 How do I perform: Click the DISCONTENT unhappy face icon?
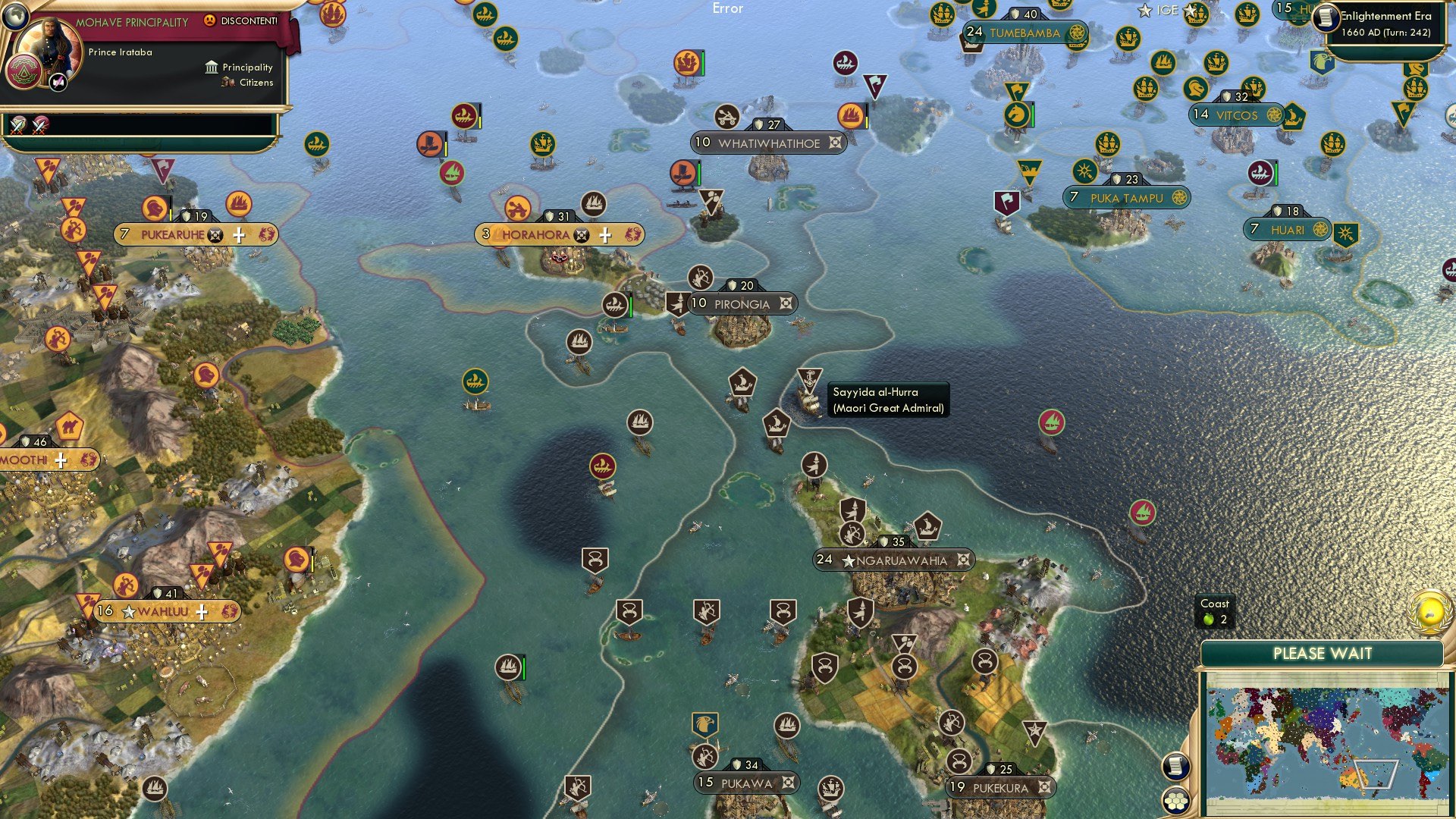click(210, 21)
